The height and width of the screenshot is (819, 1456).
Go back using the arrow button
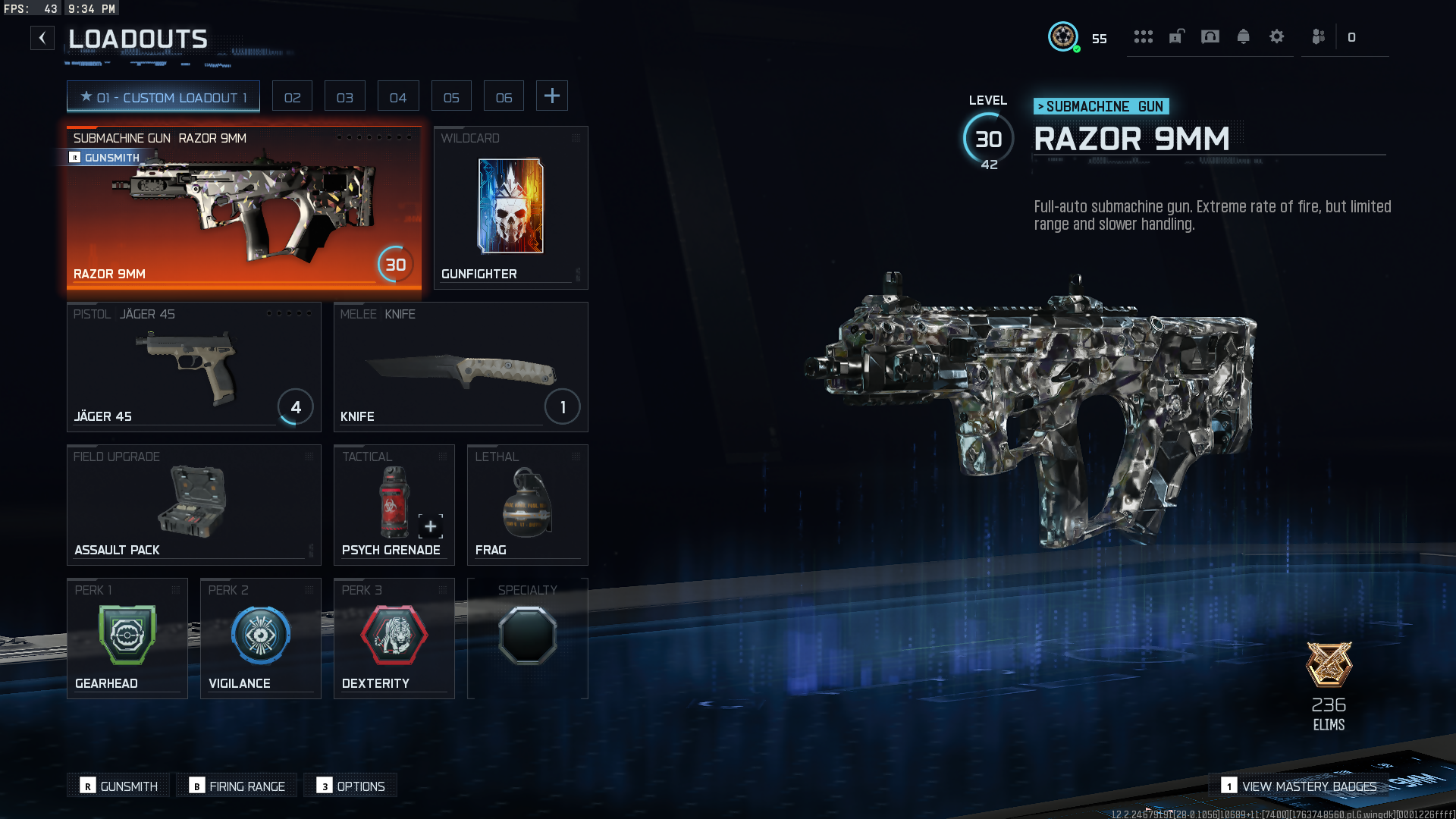[42, 38]
